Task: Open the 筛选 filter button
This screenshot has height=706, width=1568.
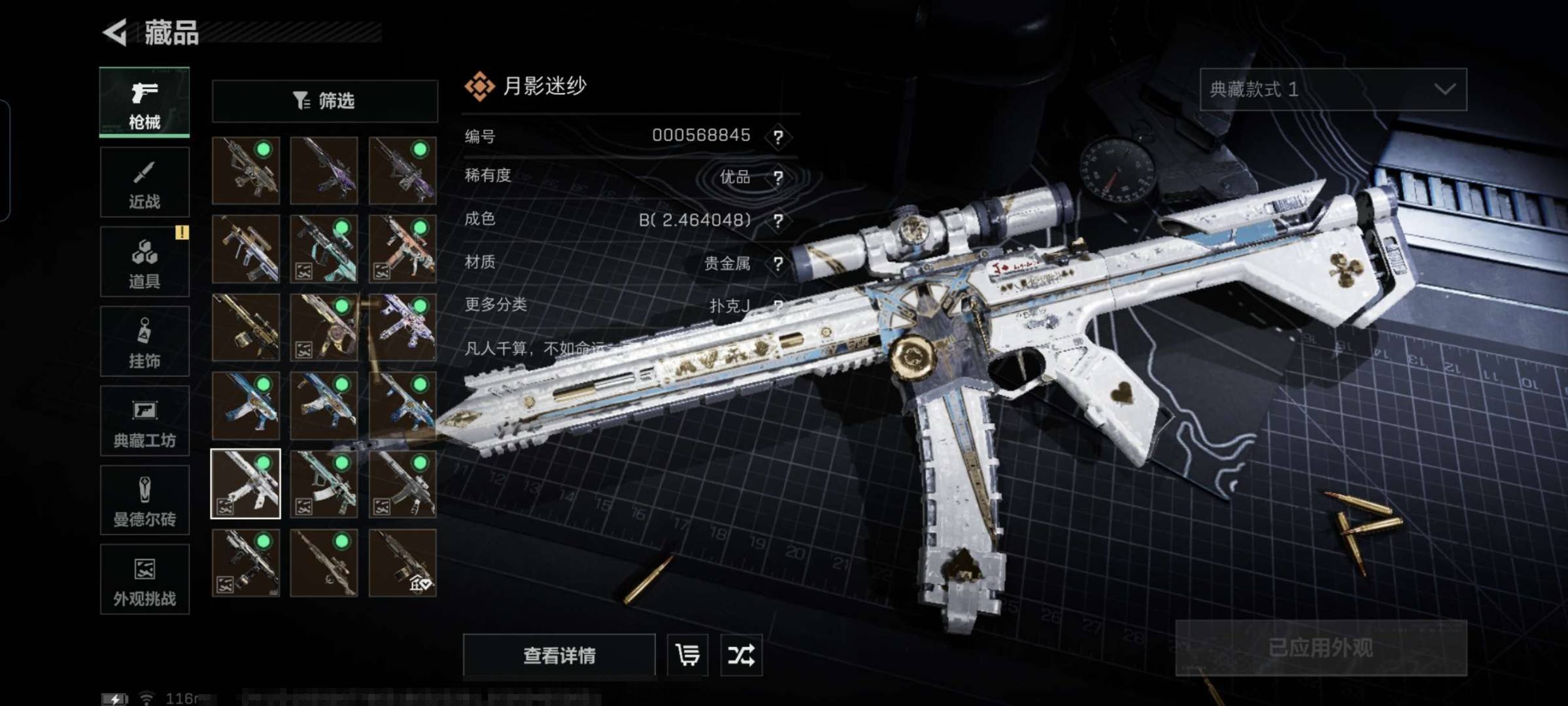Action: point(324,101)
